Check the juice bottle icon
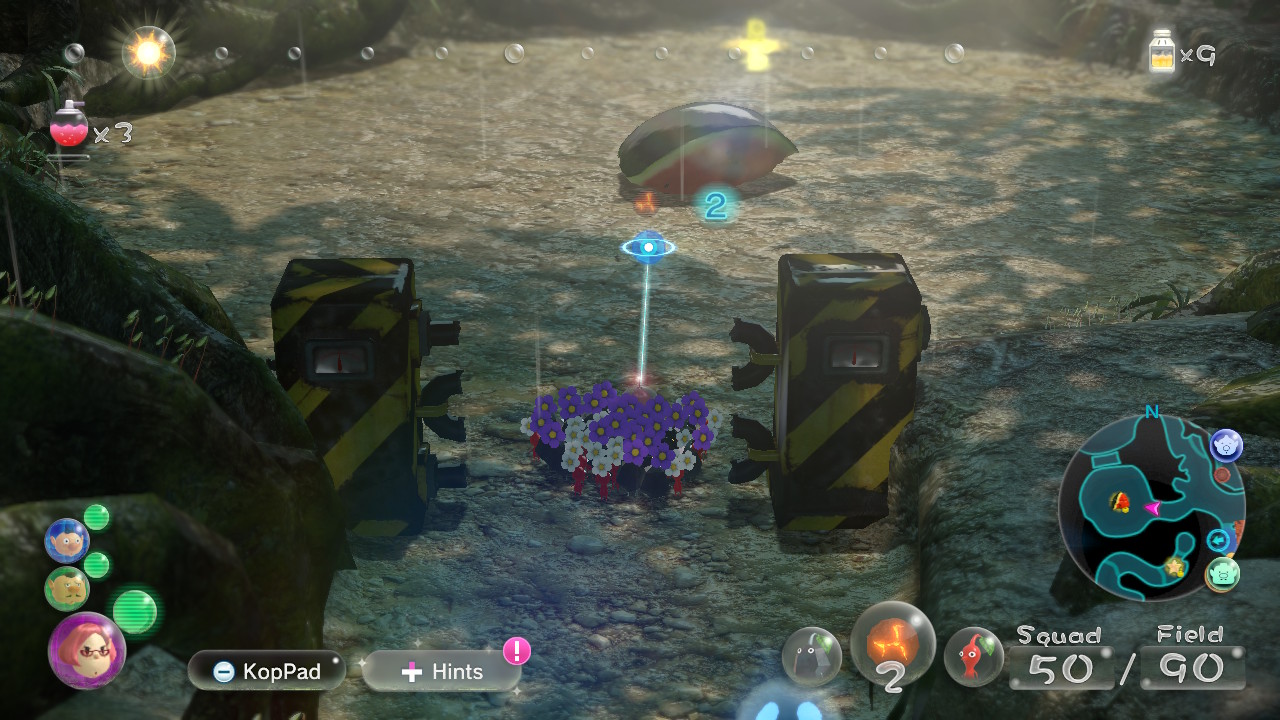1280x720 pixels. click(x=1162, y=52)
